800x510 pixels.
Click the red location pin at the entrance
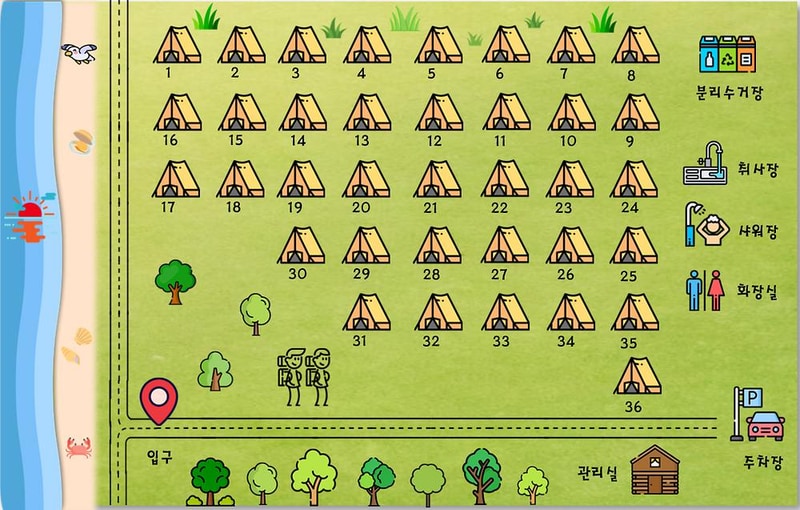[158, 401]
